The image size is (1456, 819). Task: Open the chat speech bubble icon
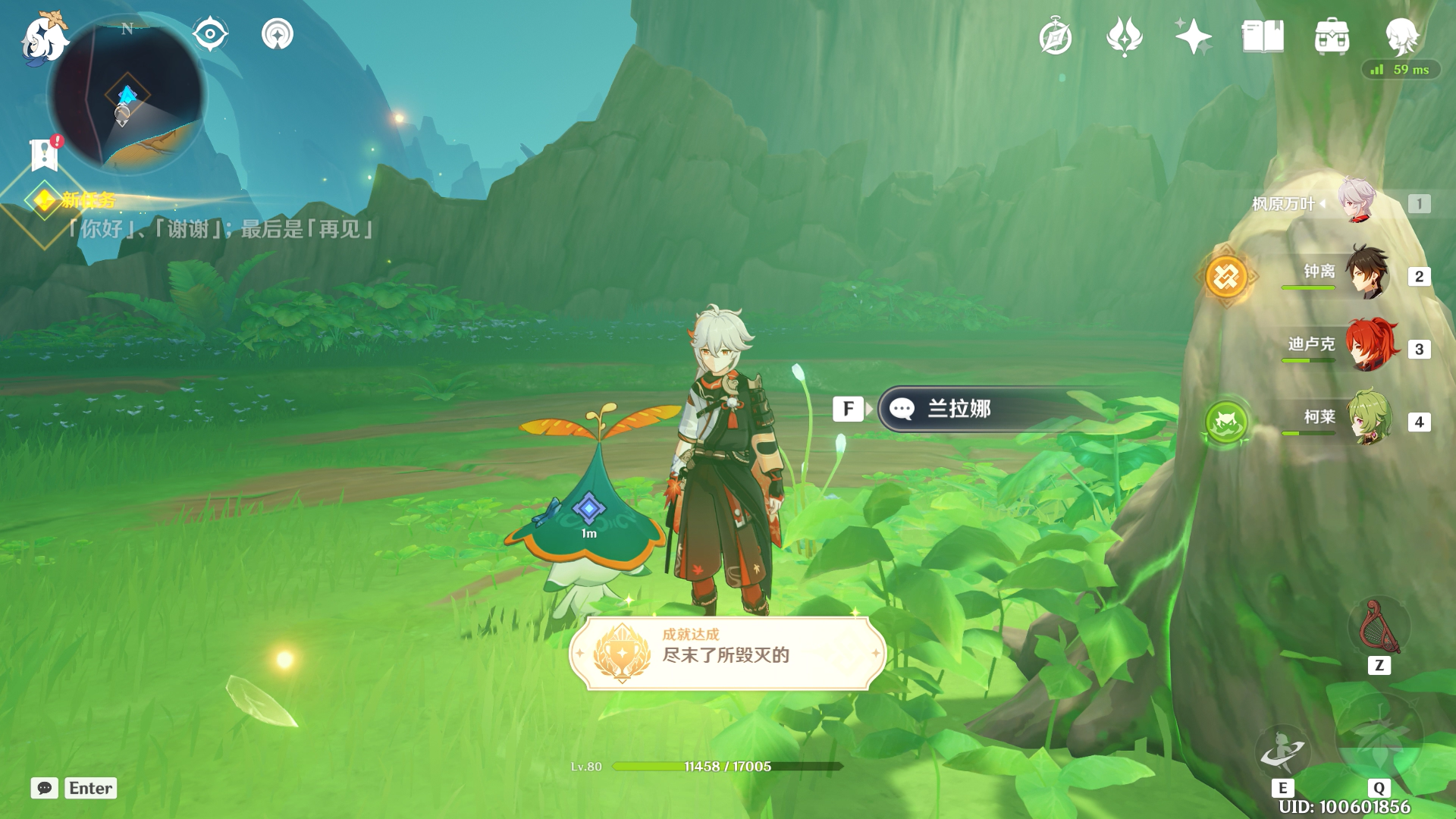pos(45,788)
